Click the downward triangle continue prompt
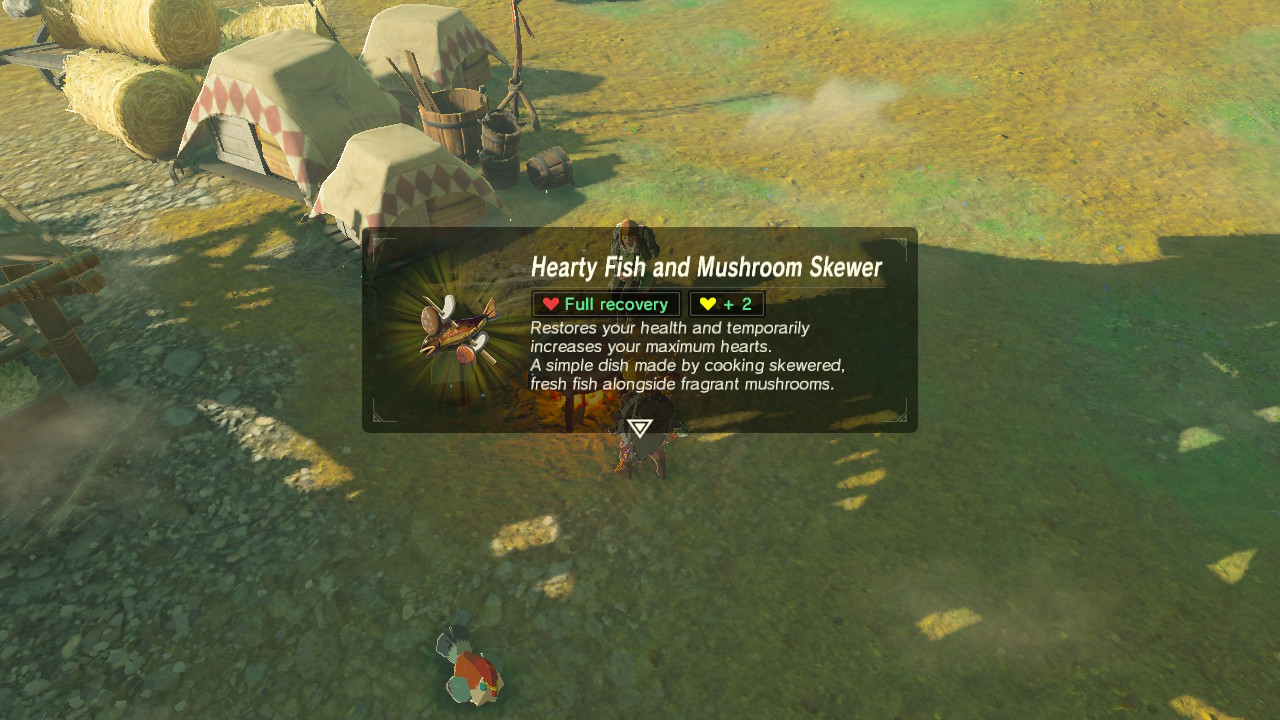 (639, 426)
